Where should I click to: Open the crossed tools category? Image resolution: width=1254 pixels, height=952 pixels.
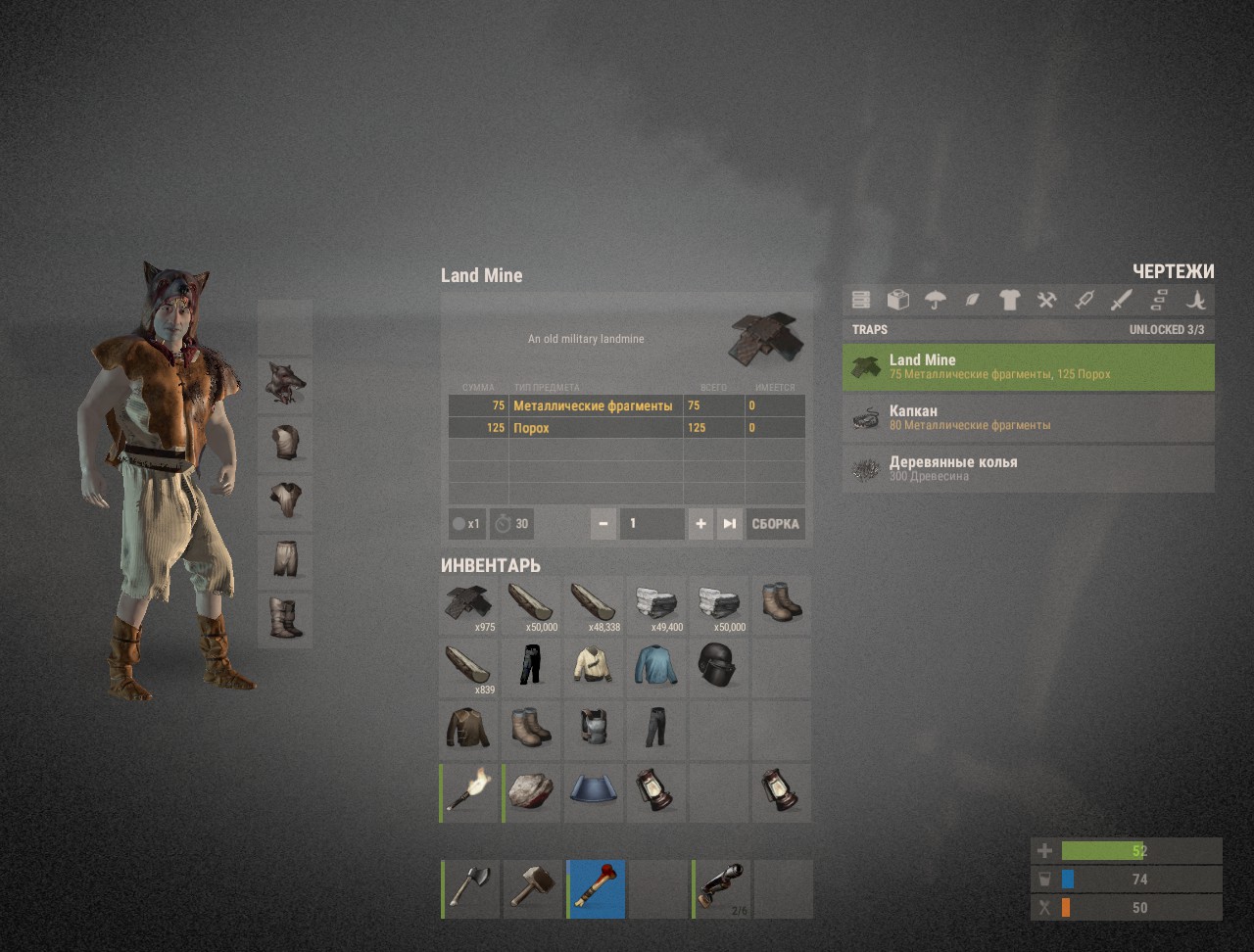tap(1046, 300)
